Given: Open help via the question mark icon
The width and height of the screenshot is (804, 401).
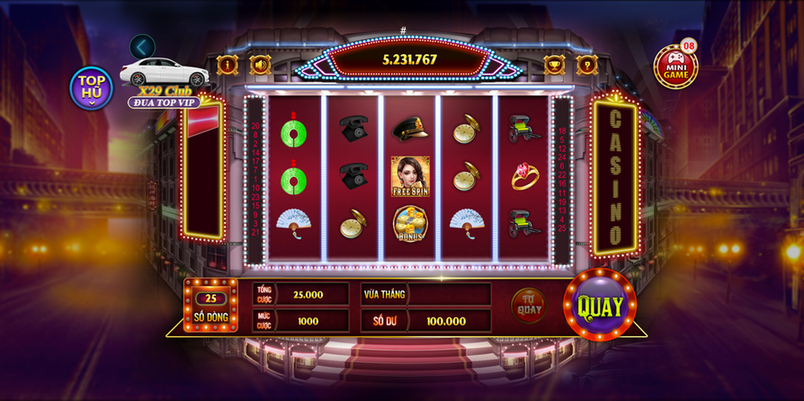Looking at the screenshot, I should 587,65.
